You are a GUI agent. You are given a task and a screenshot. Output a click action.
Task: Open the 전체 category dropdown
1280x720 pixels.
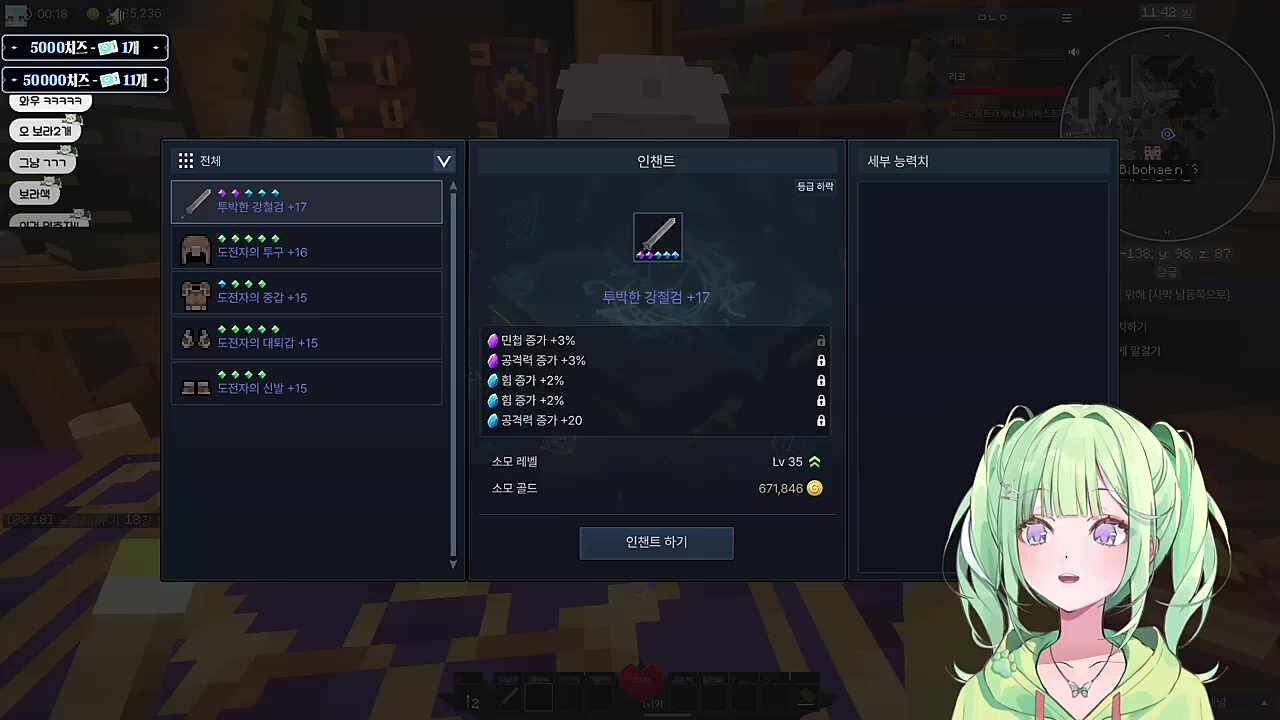pyautogui.click(x=443, y=161)
